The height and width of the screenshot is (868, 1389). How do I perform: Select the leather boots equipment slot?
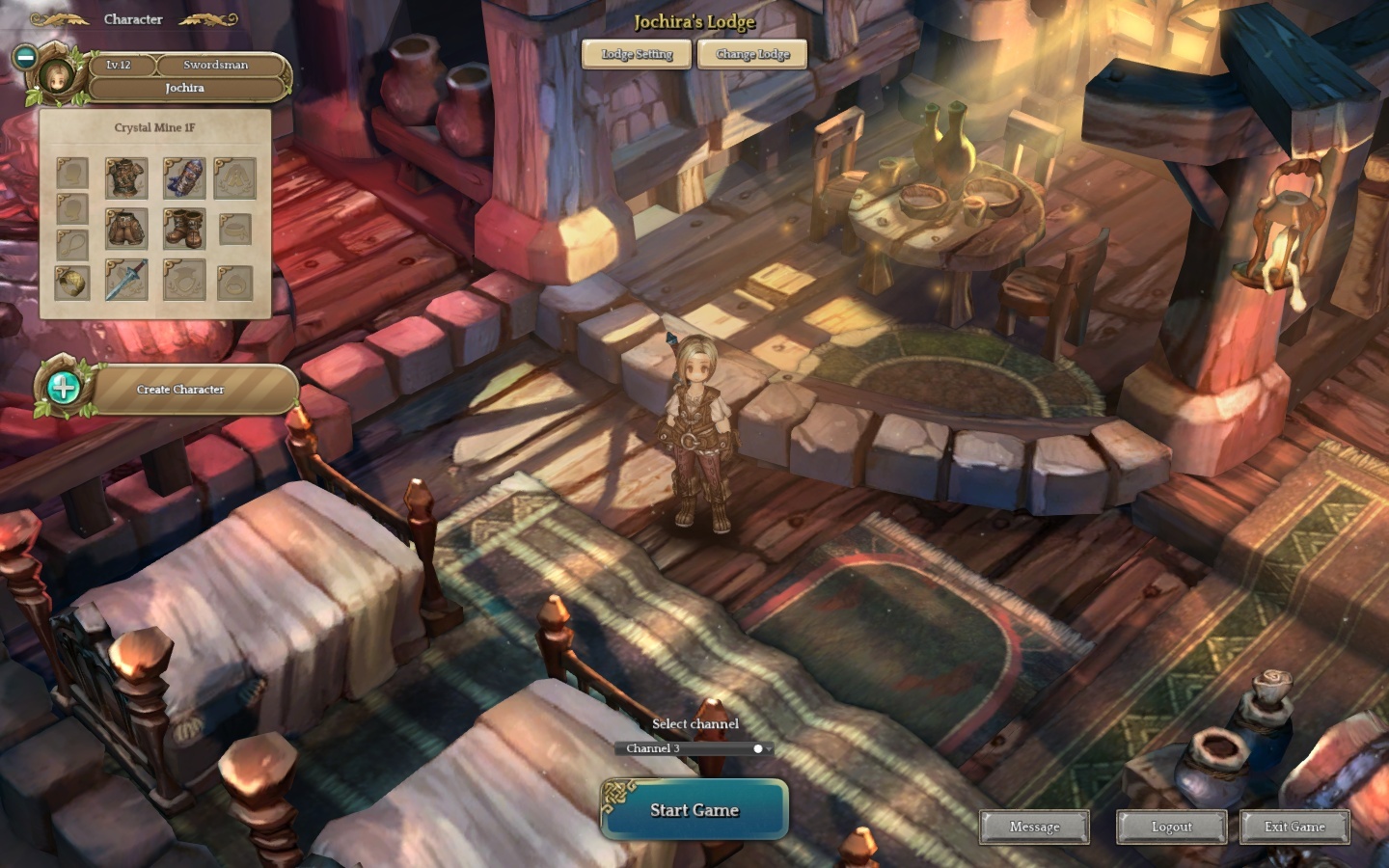(183, 230)
